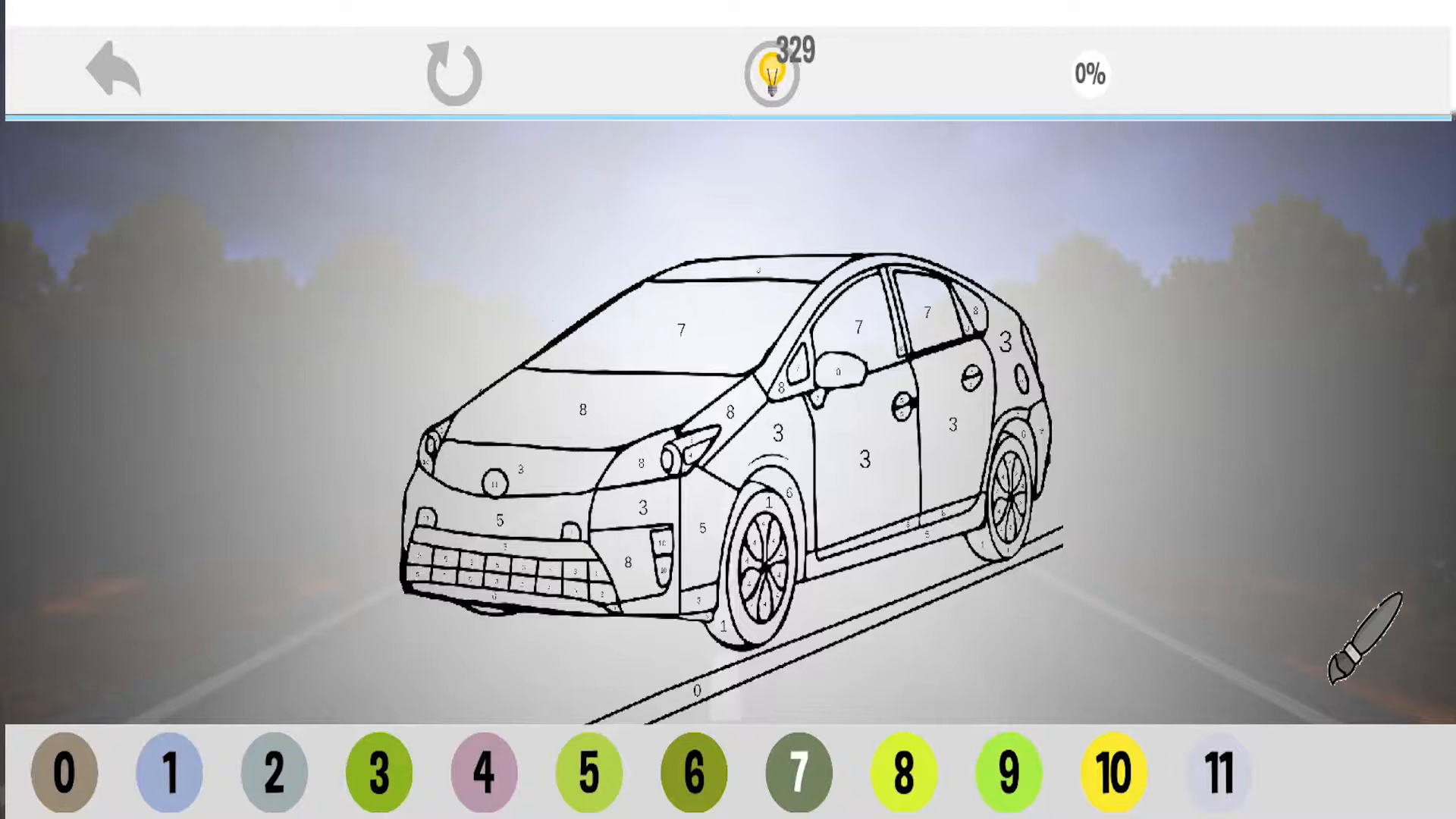Image resolution: width=1456 pixels, height=819 pixels.
Task: Paint region 7 on the car windshield
Action: click(680, 329)
